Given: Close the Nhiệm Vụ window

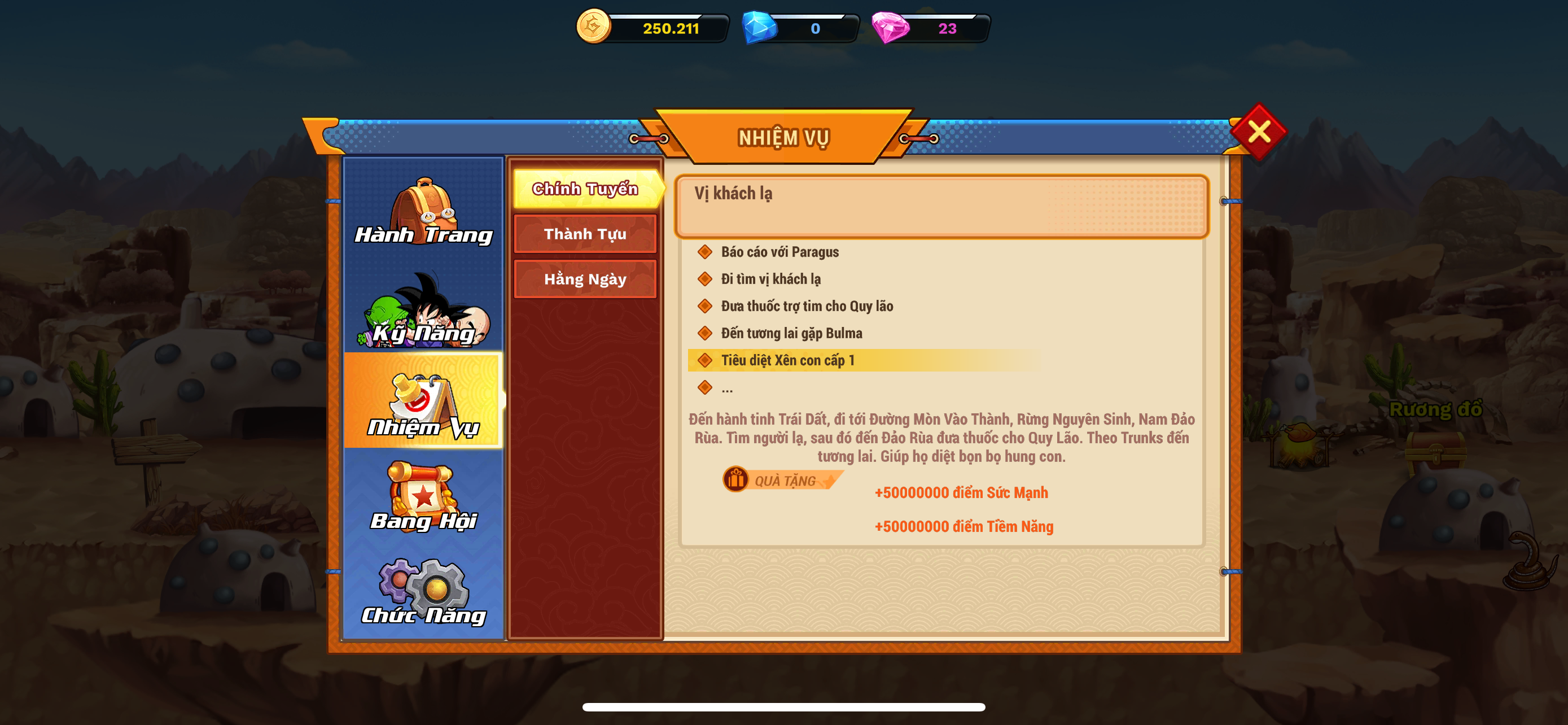Looking at the screenshot, I should [1258, 132].
